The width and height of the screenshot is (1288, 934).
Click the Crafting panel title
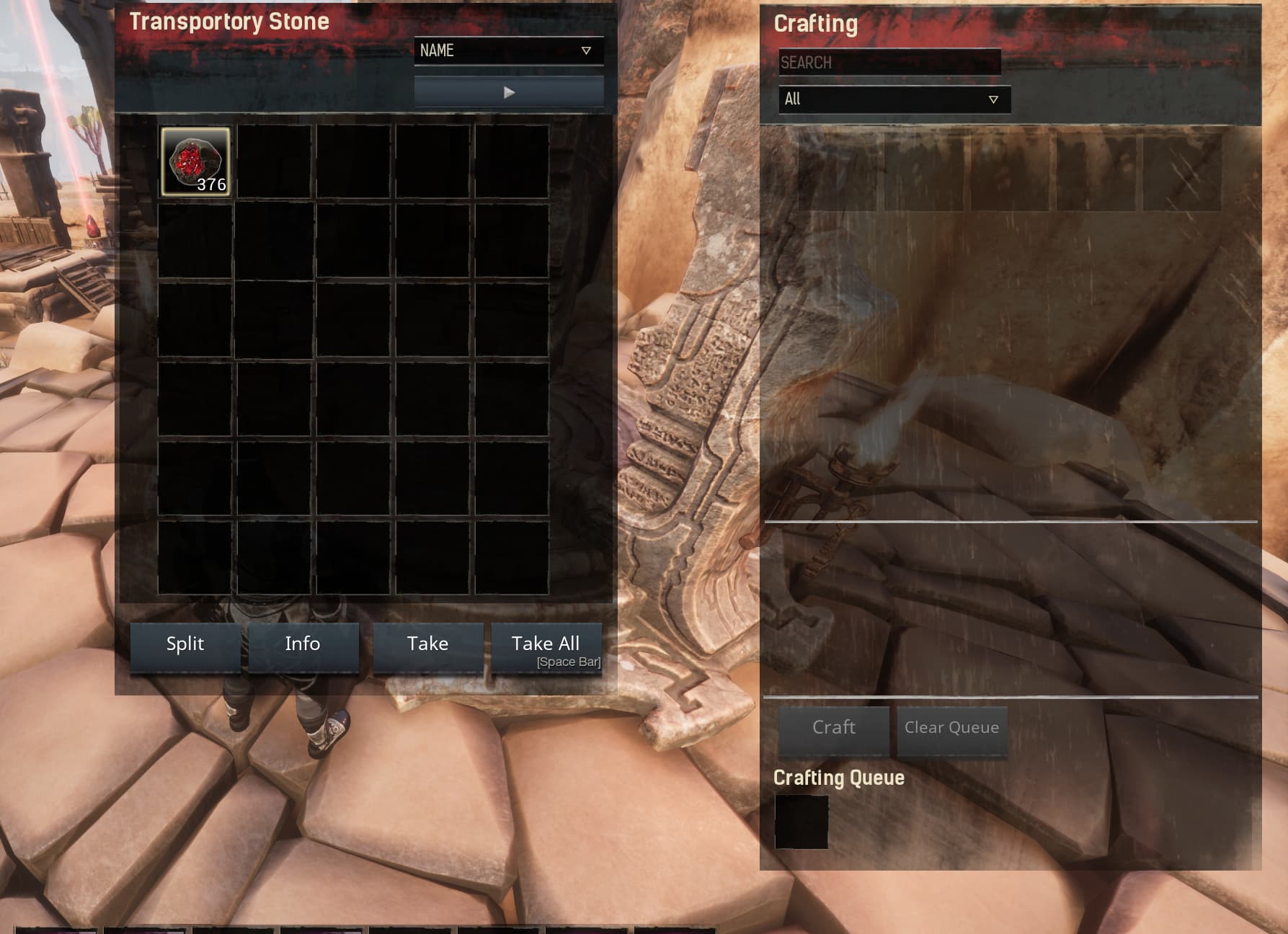[x=816, y=24]
